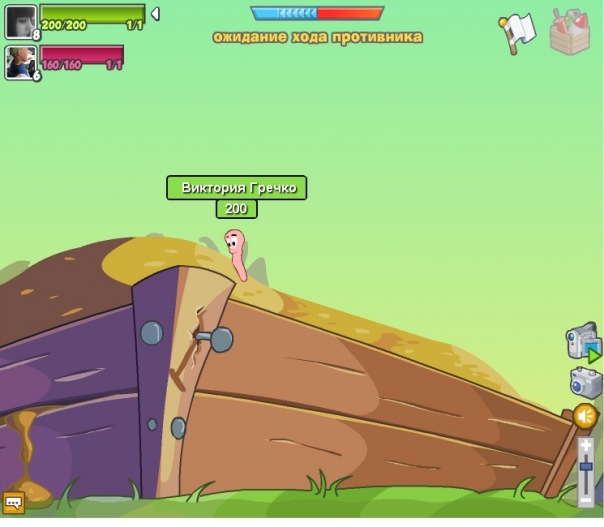Open the chat speech-bubble button

[x=14, y=501]
